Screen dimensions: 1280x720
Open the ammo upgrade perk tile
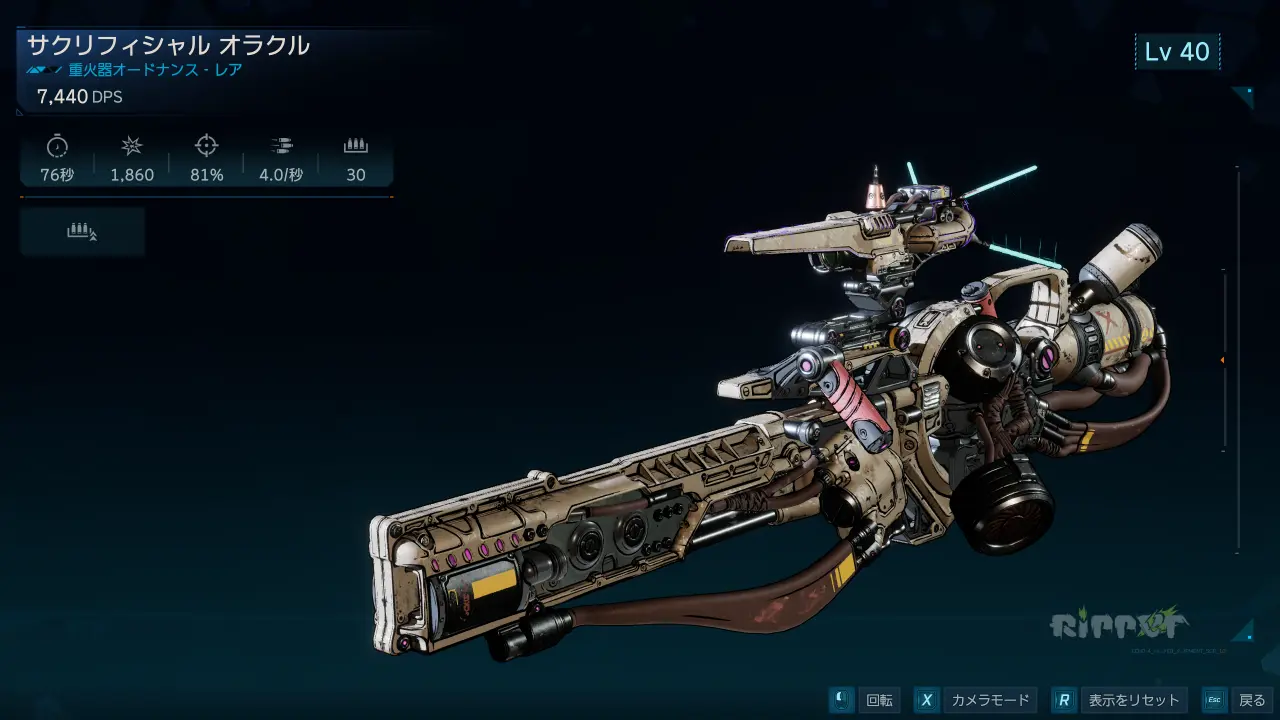(82, 232)
